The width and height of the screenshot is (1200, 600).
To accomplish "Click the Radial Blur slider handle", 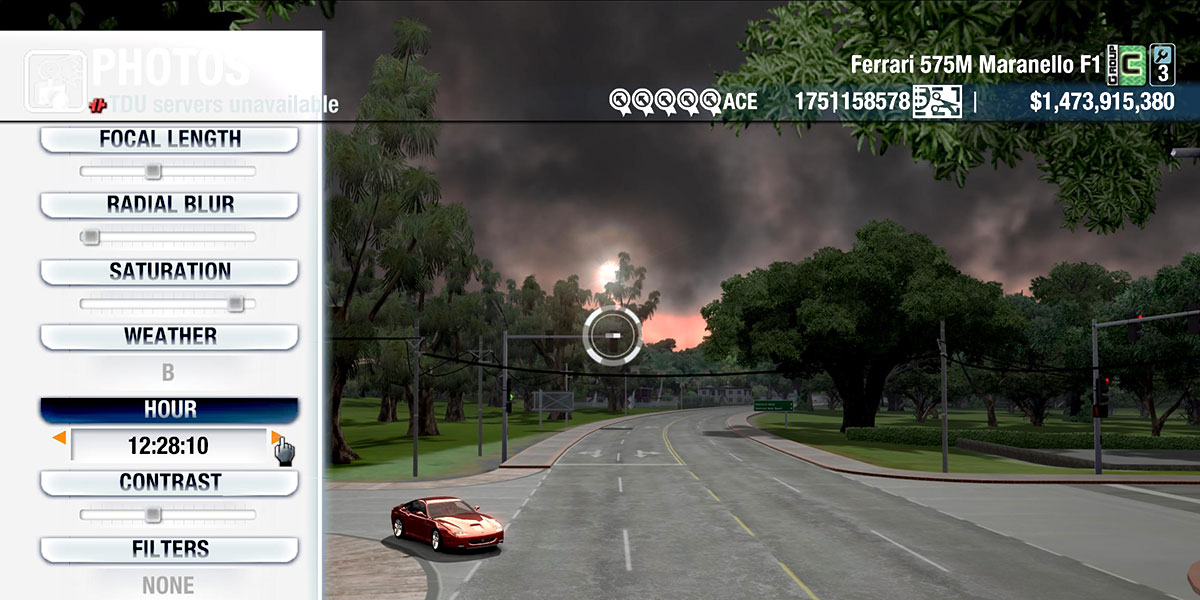I will pos(91,237).
